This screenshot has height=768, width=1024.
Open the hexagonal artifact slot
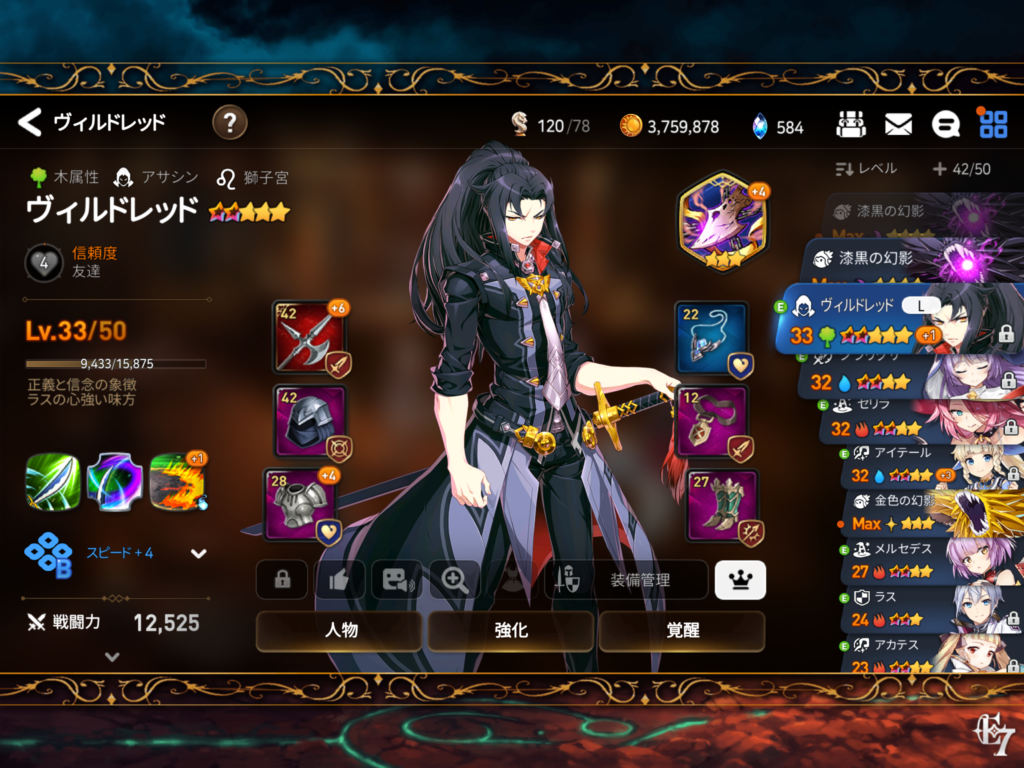[x=721, y=219]
